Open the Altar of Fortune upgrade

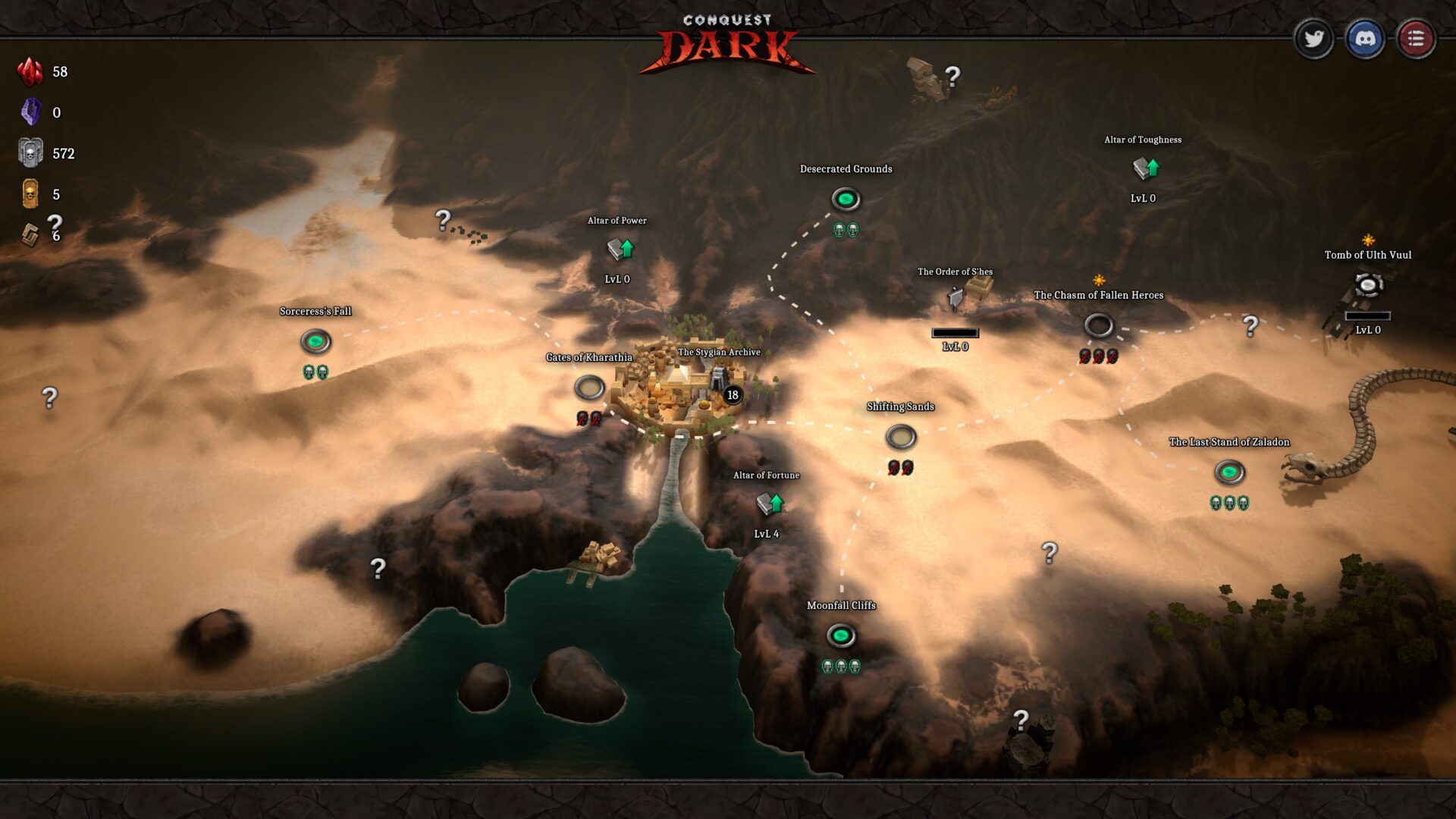tap(770, 503)
